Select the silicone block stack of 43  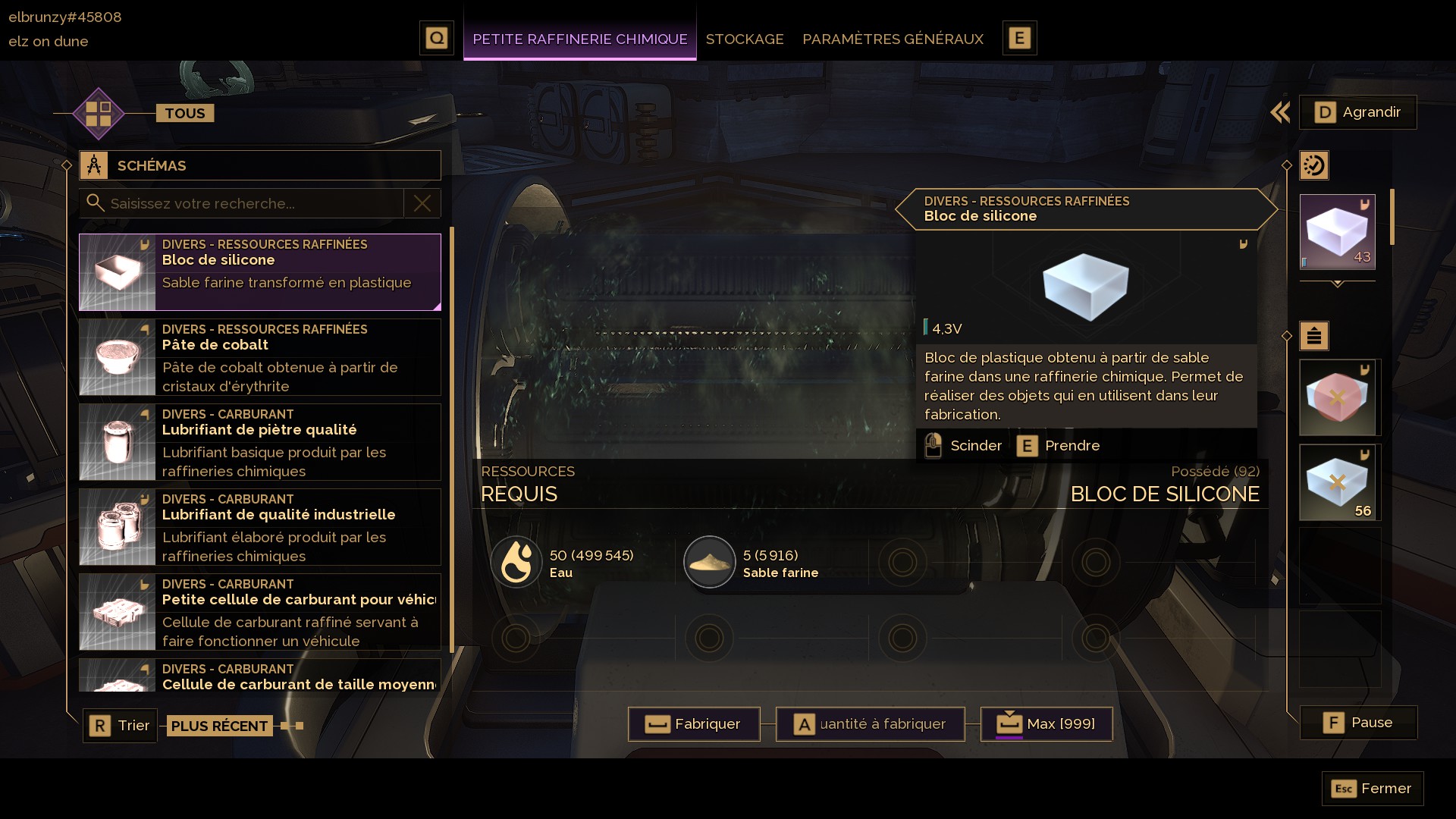[x=1337, y=232]
